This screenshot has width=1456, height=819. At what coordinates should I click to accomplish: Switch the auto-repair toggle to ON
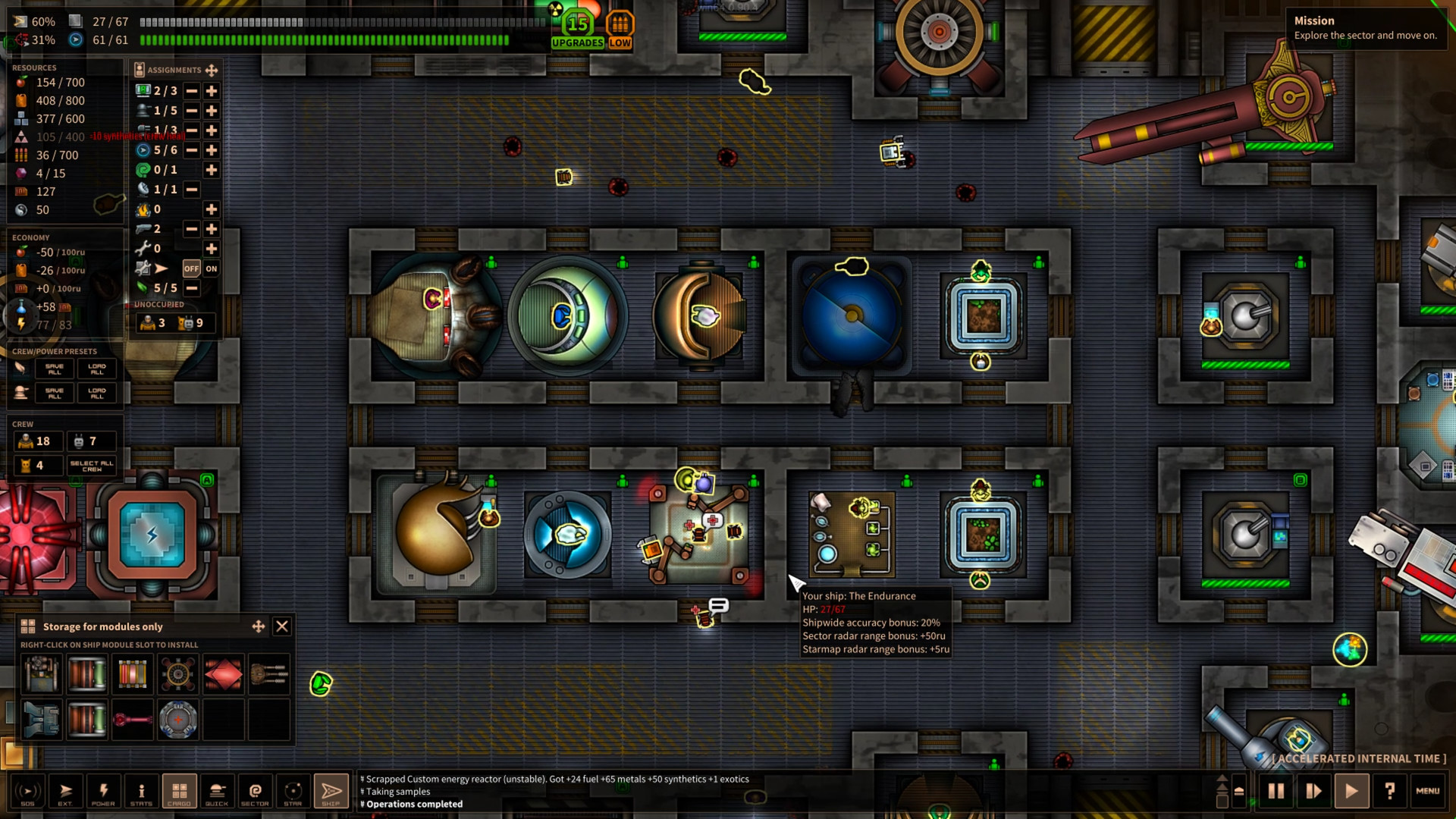tap(210, 268)
